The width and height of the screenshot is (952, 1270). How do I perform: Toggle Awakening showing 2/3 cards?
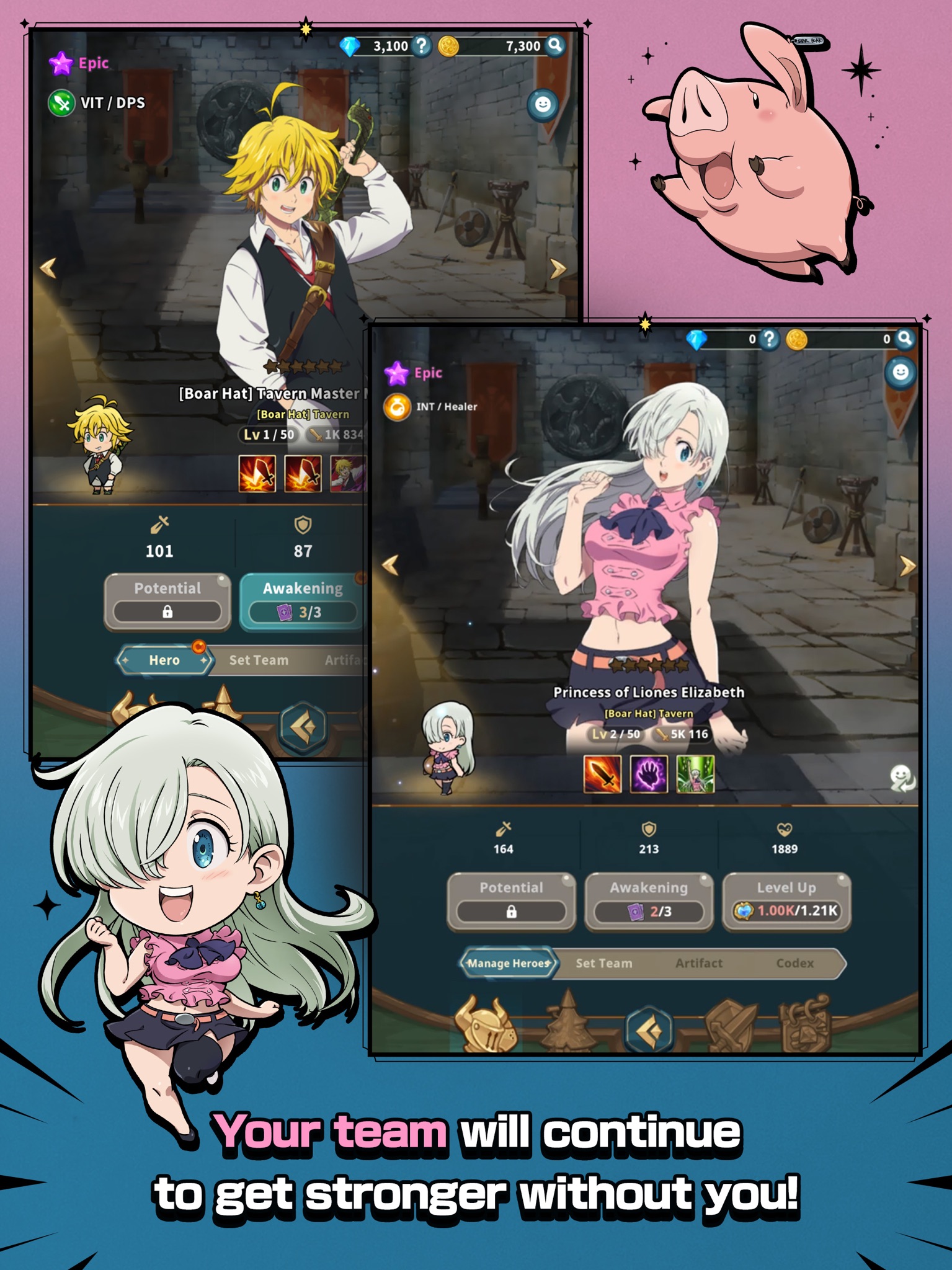[x=647, y=896]
